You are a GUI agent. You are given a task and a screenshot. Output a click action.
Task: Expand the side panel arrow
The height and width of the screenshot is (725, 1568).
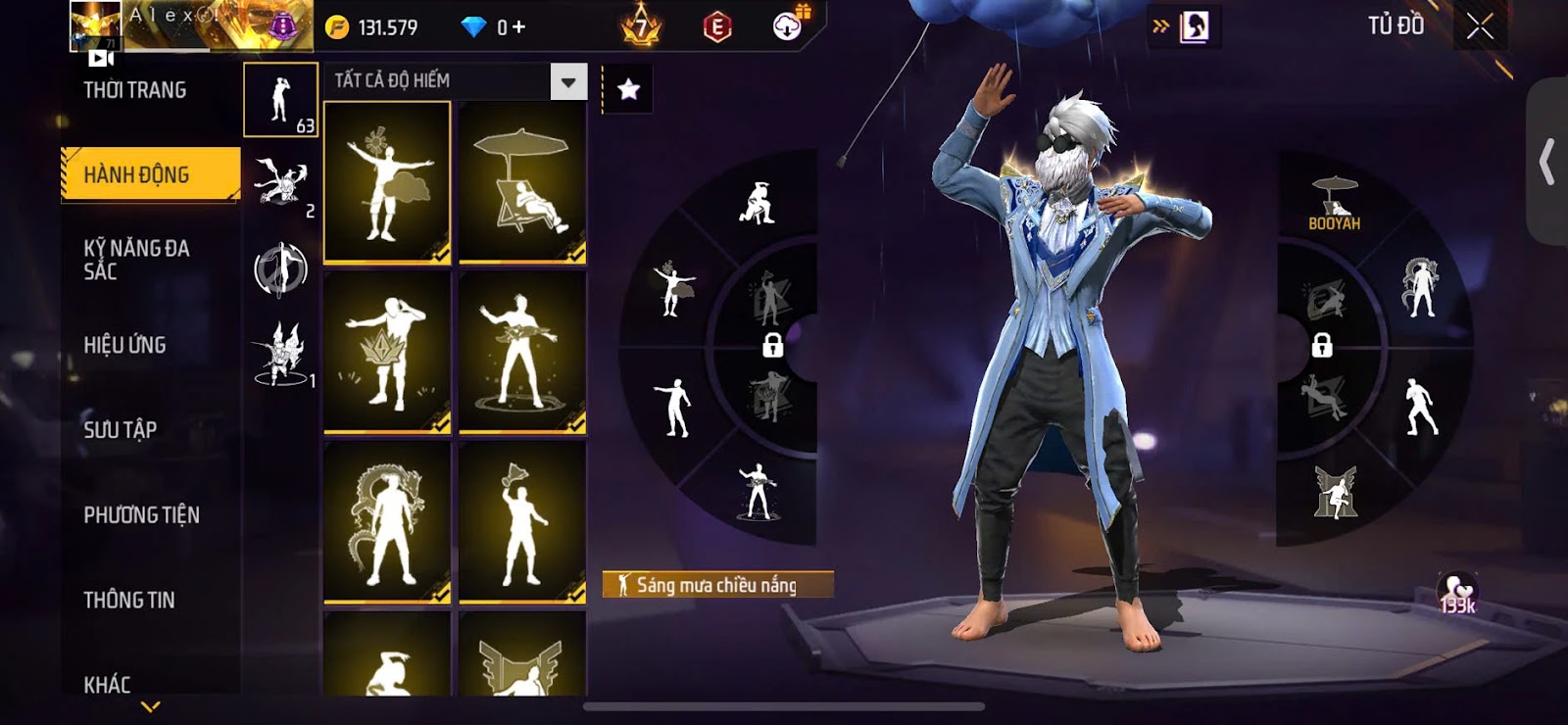coord(1546,162)
